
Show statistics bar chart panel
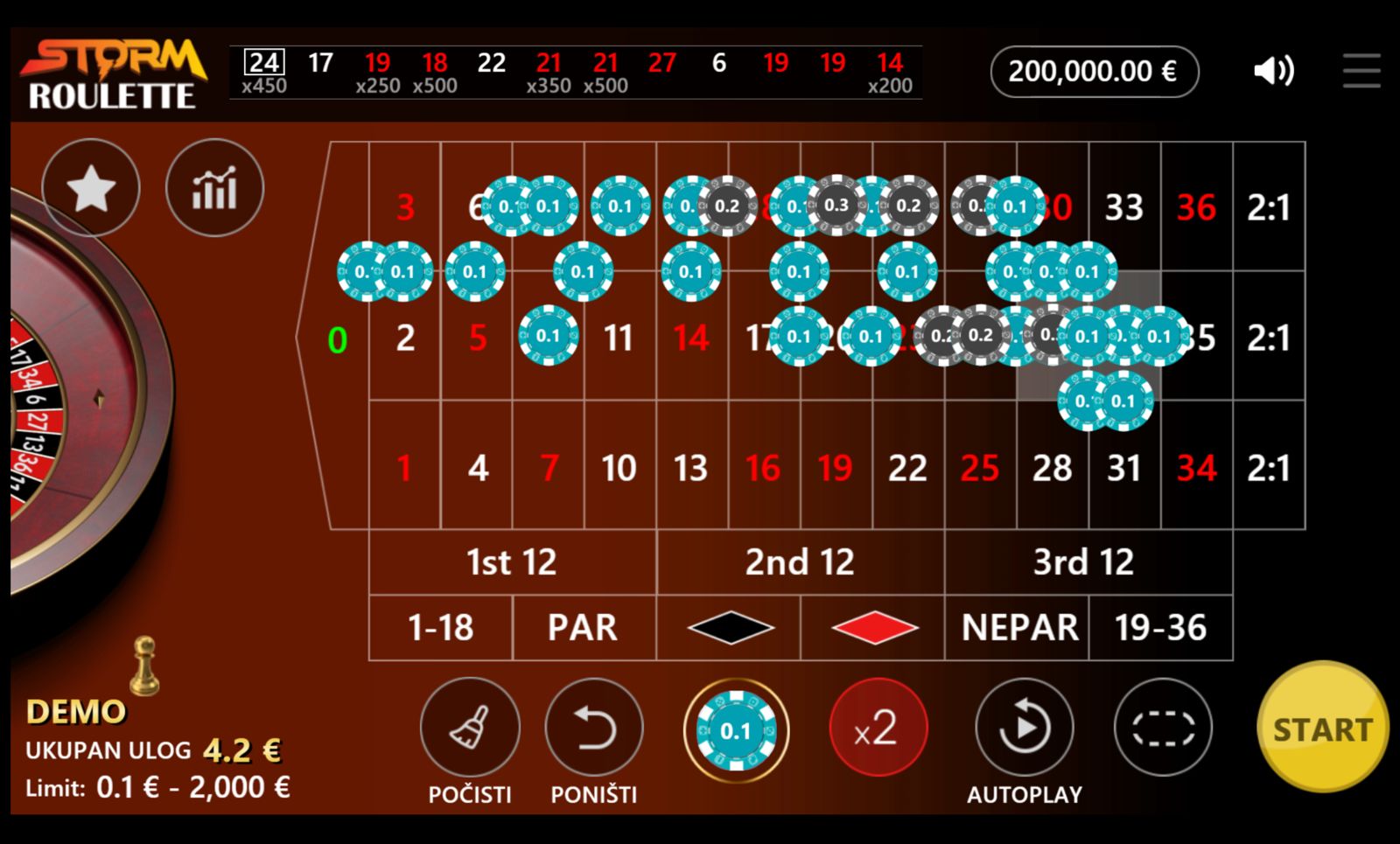(214, 188)
